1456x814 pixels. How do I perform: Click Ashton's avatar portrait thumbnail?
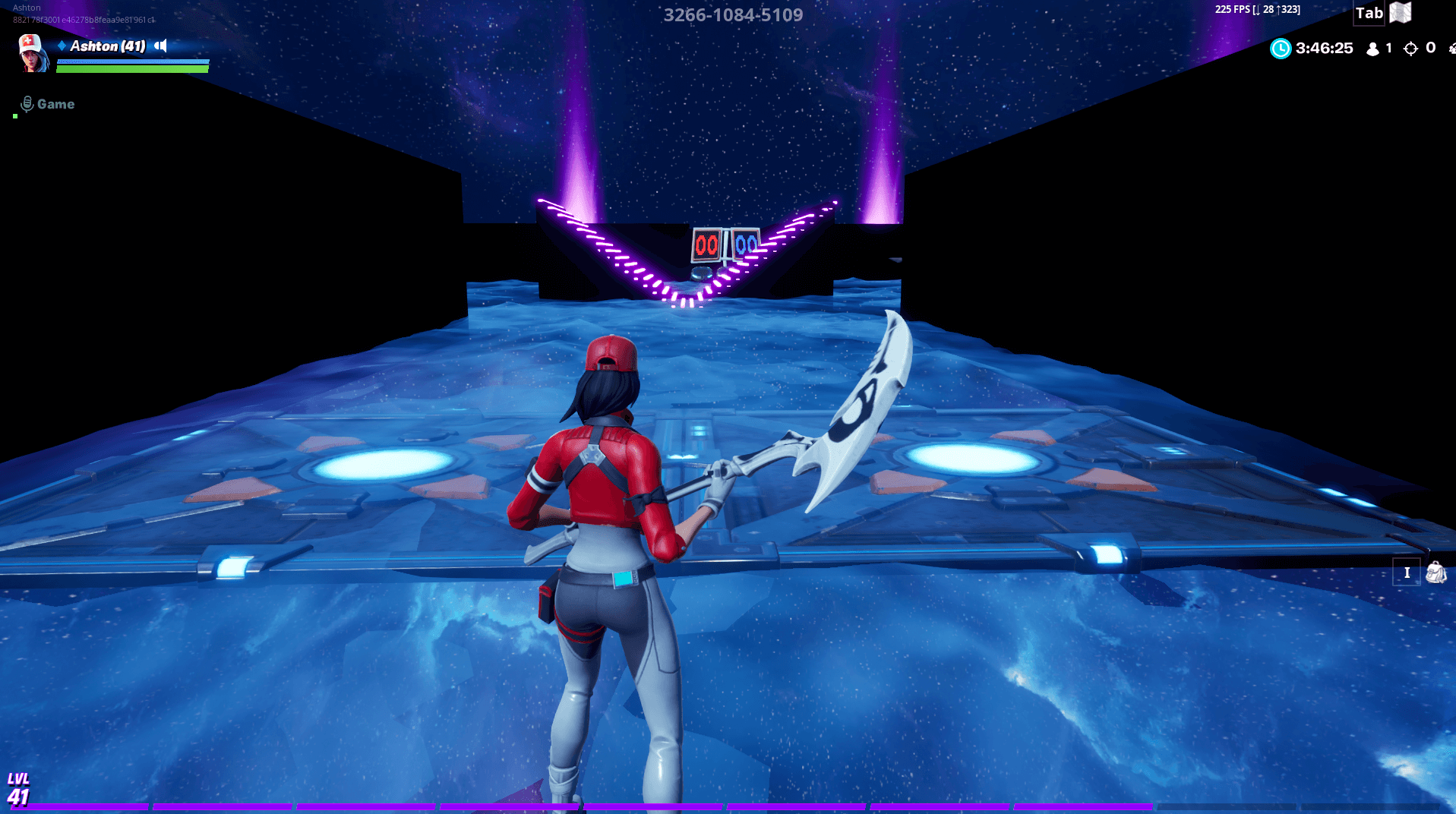pyautogui.click(x=32, y=53)
